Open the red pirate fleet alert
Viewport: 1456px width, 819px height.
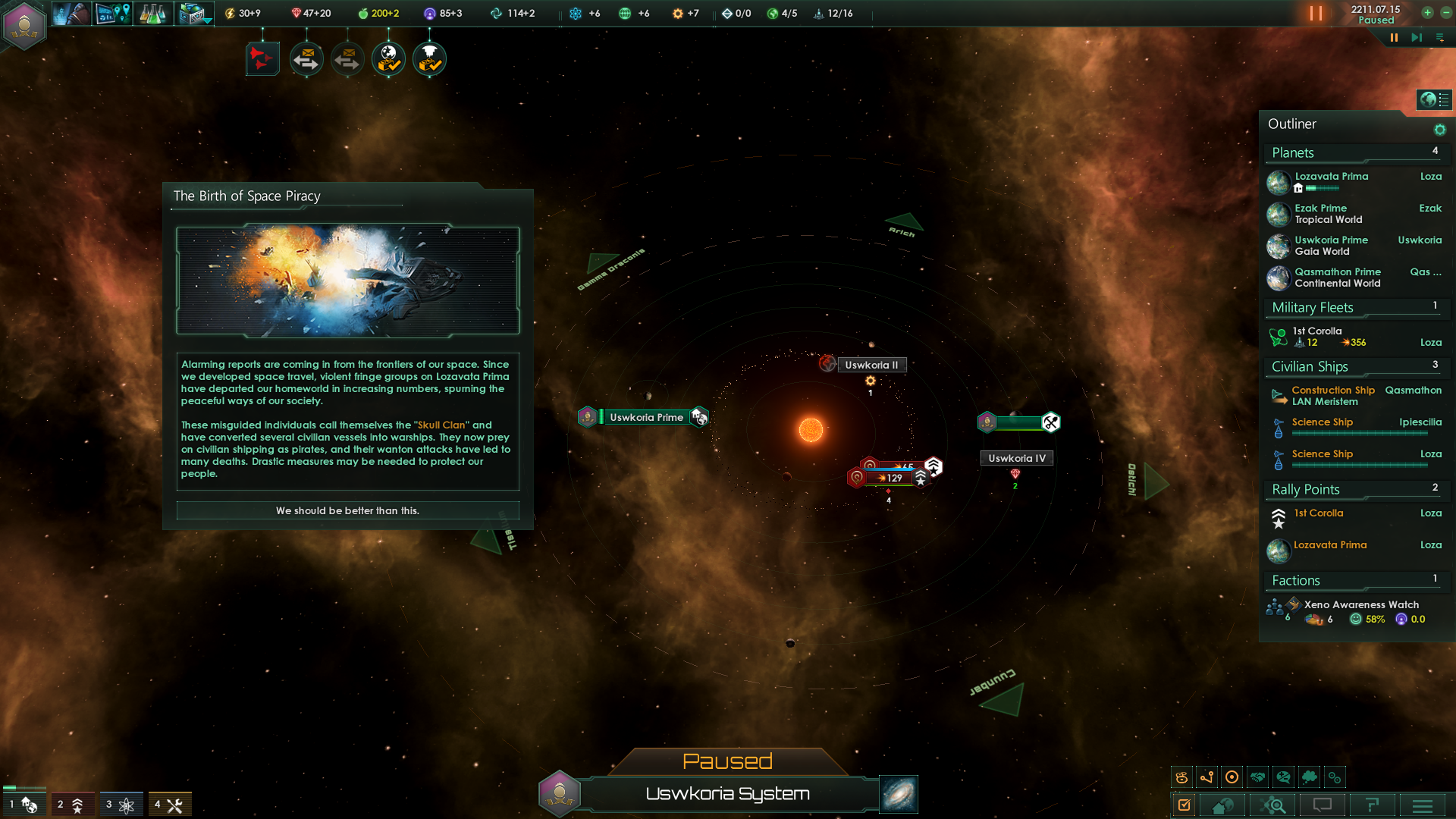(x=262, y=59)
